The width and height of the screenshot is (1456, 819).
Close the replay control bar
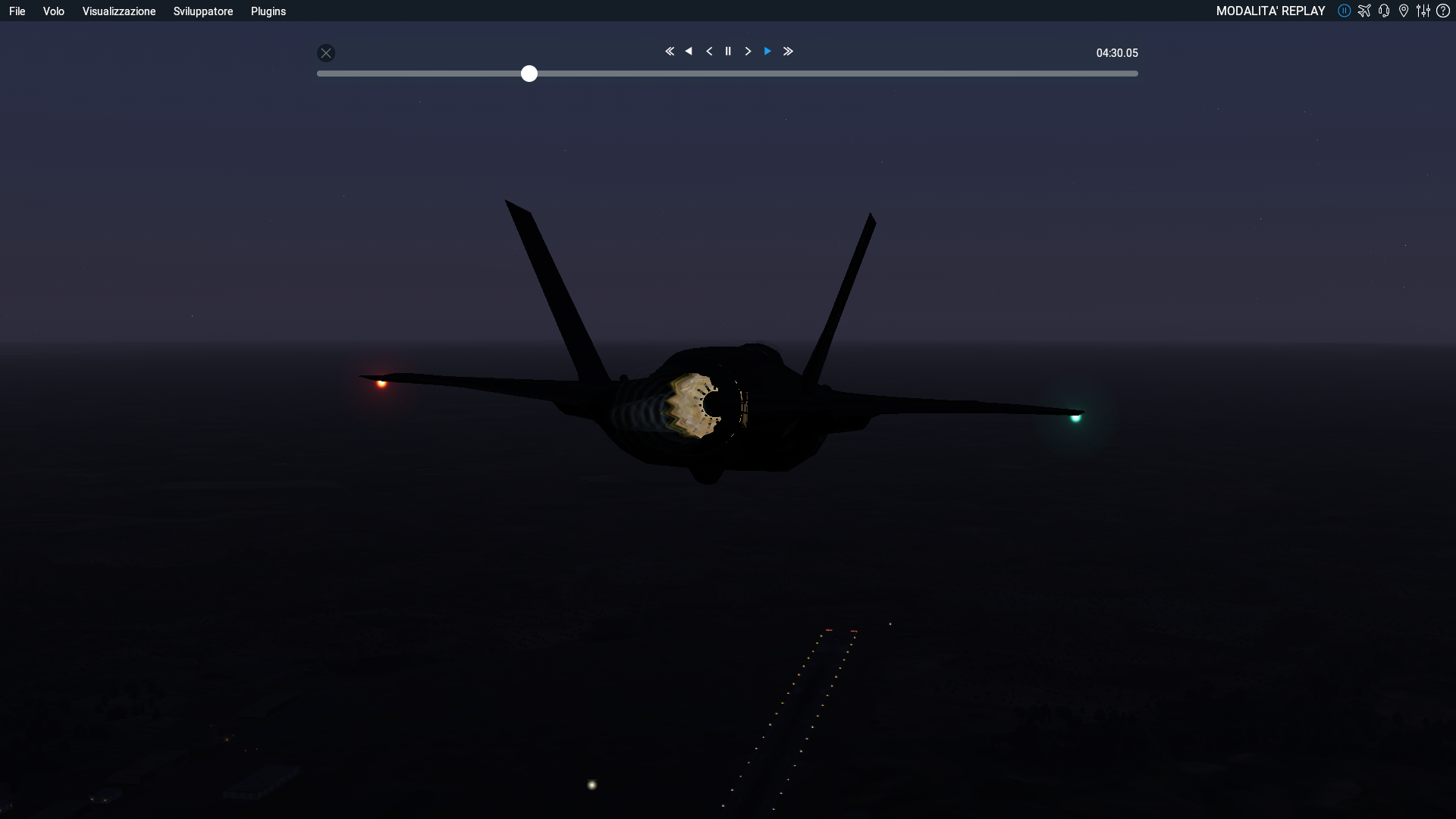pyautogui.click(x=326, y=53)
